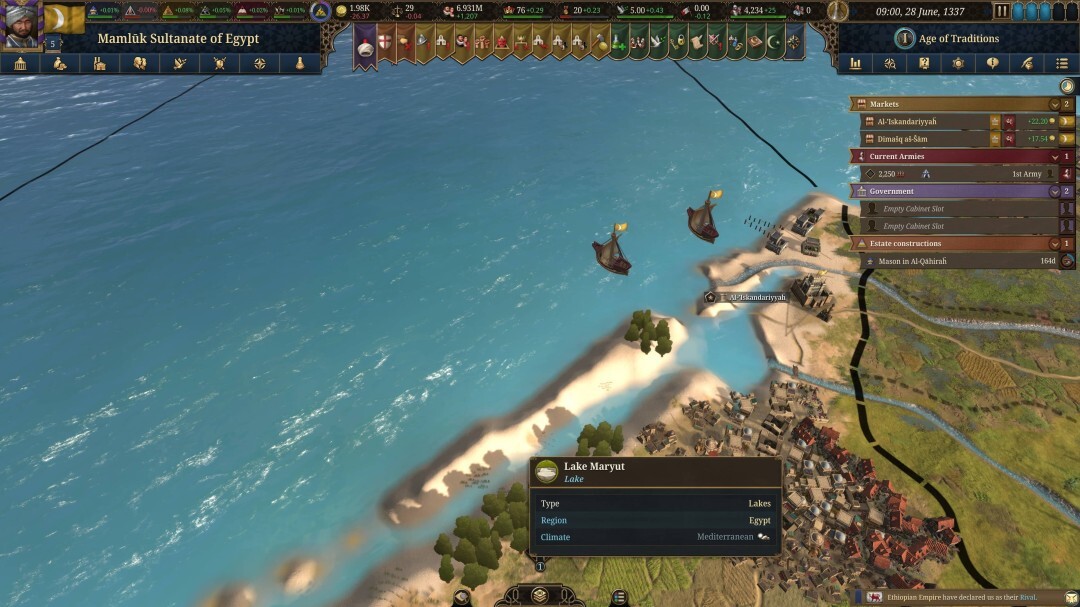Collapse the Government outliner section
Viewport: 1080px width, 607px height.
1054,191
